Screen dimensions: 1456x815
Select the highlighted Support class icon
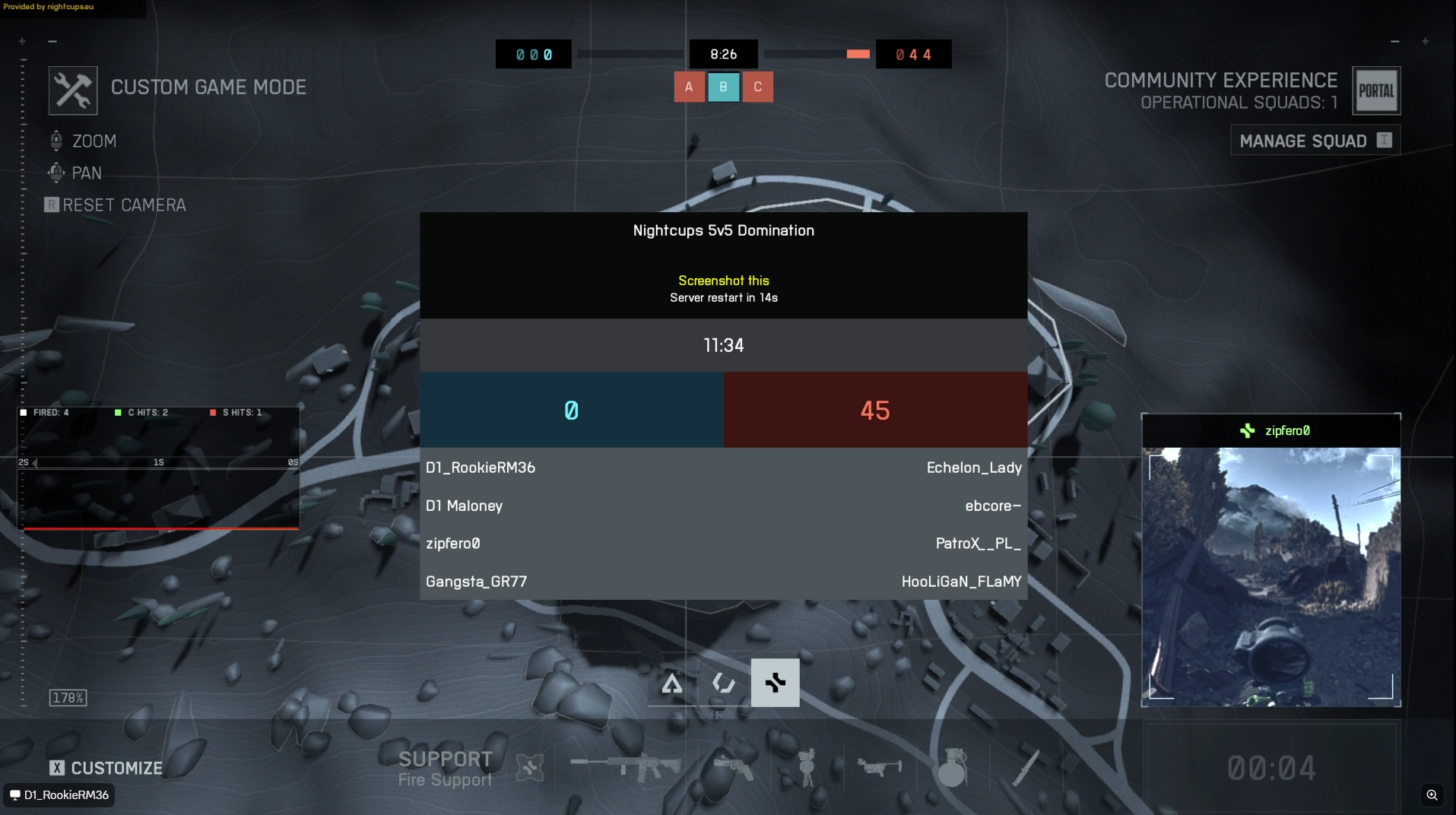pos(775,683)
